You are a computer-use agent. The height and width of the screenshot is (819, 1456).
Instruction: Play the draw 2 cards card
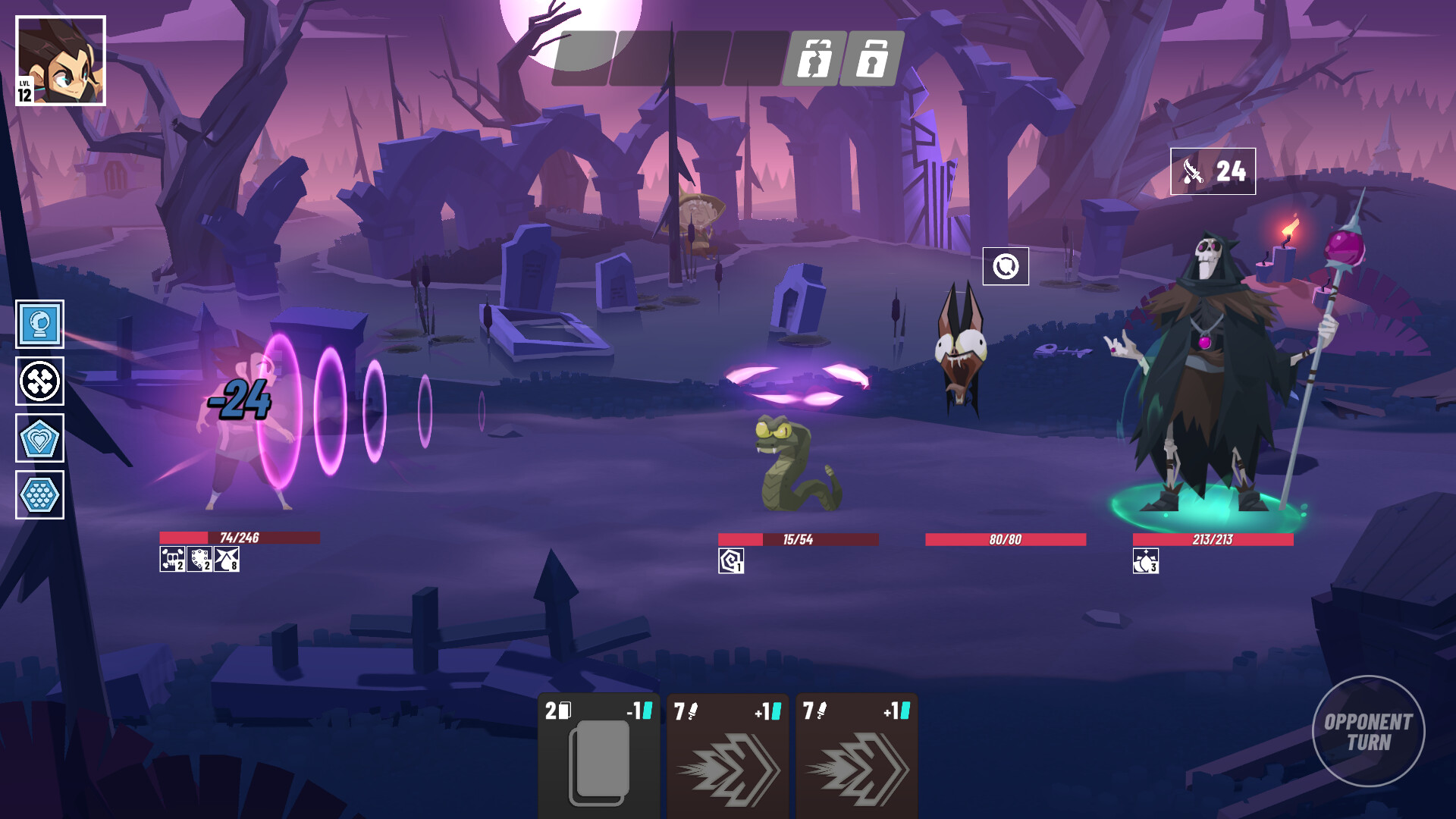[x=599, y=755]
